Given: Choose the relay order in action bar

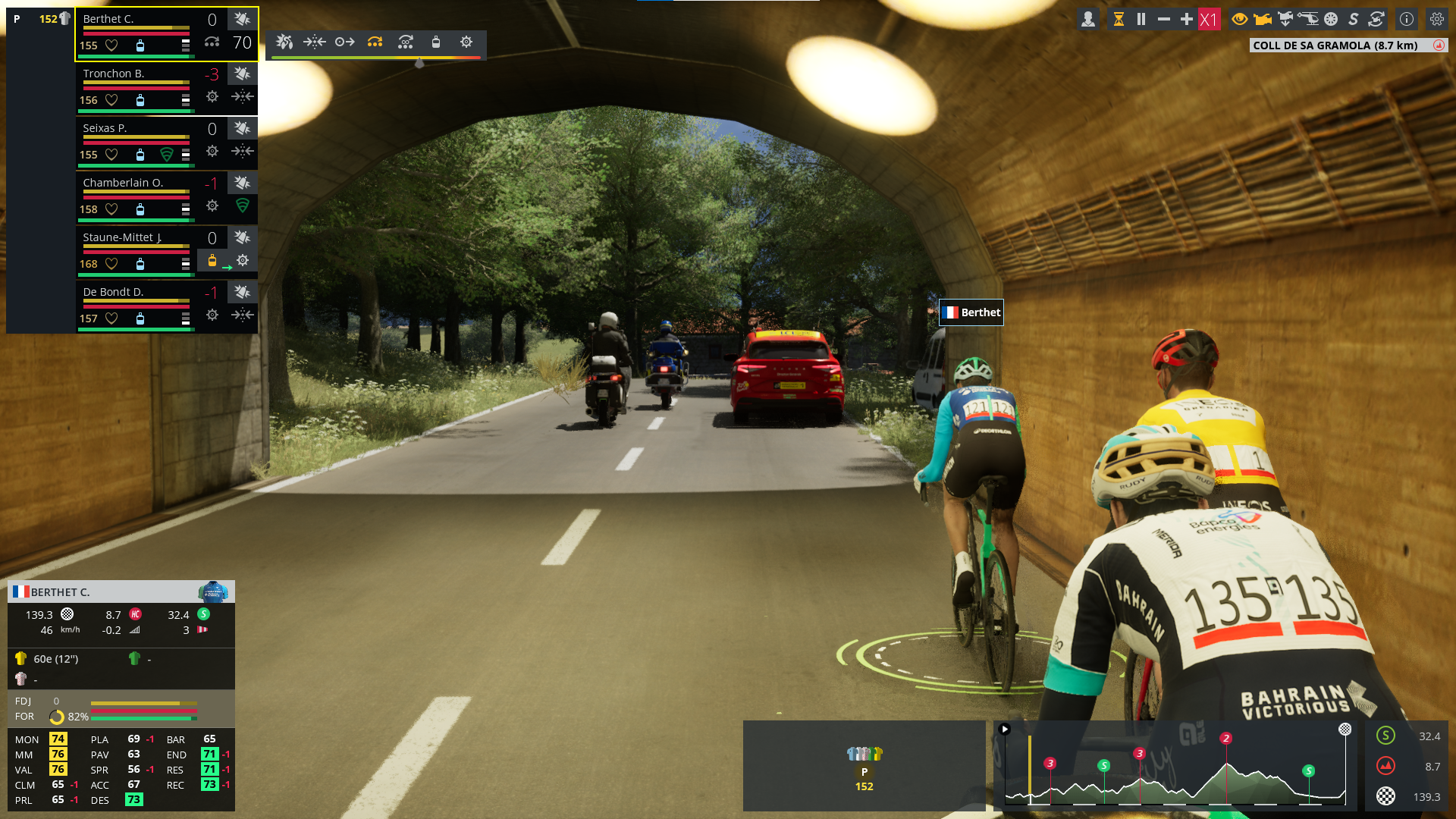Looking at the screenshot, I should point(375,42).
